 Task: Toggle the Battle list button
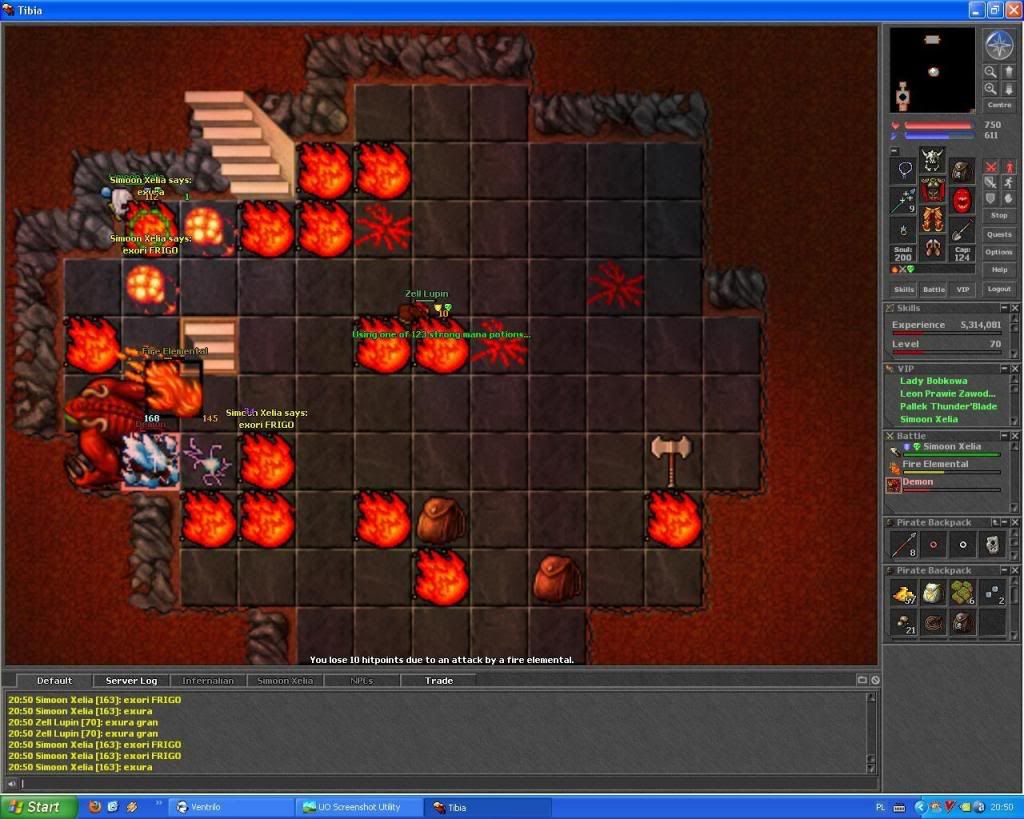click(x=933, y=289)
